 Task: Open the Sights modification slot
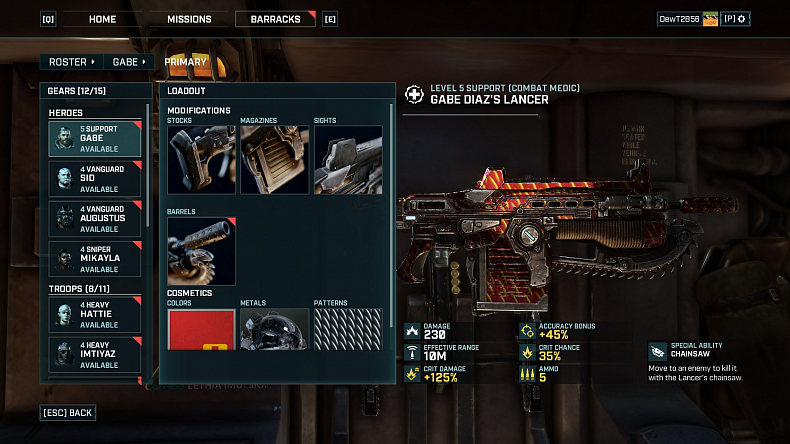(x=348, y=159)
